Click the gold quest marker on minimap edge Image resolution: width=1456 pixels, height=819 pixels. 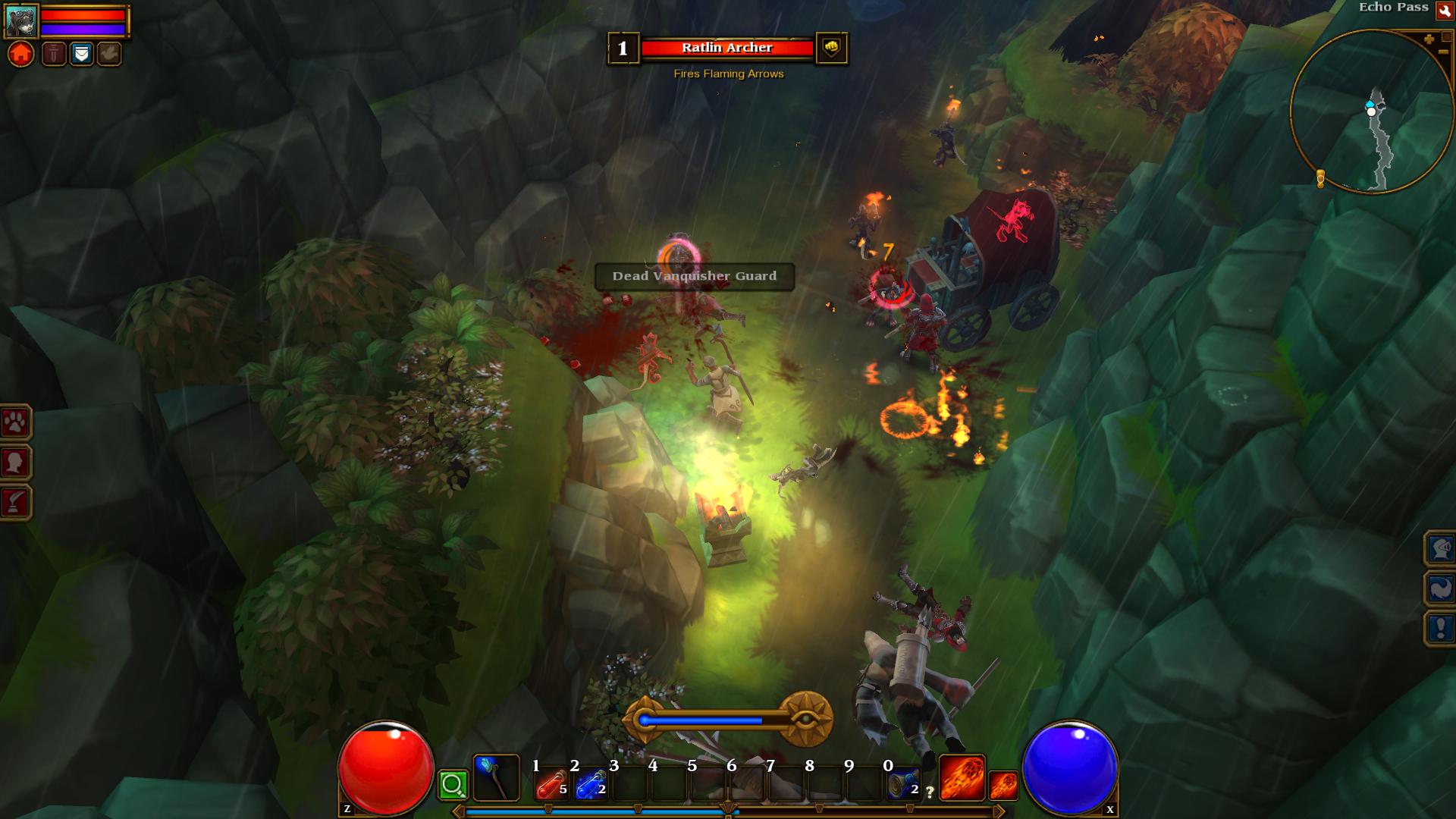pyautogui.click(x=1320, y=178)
